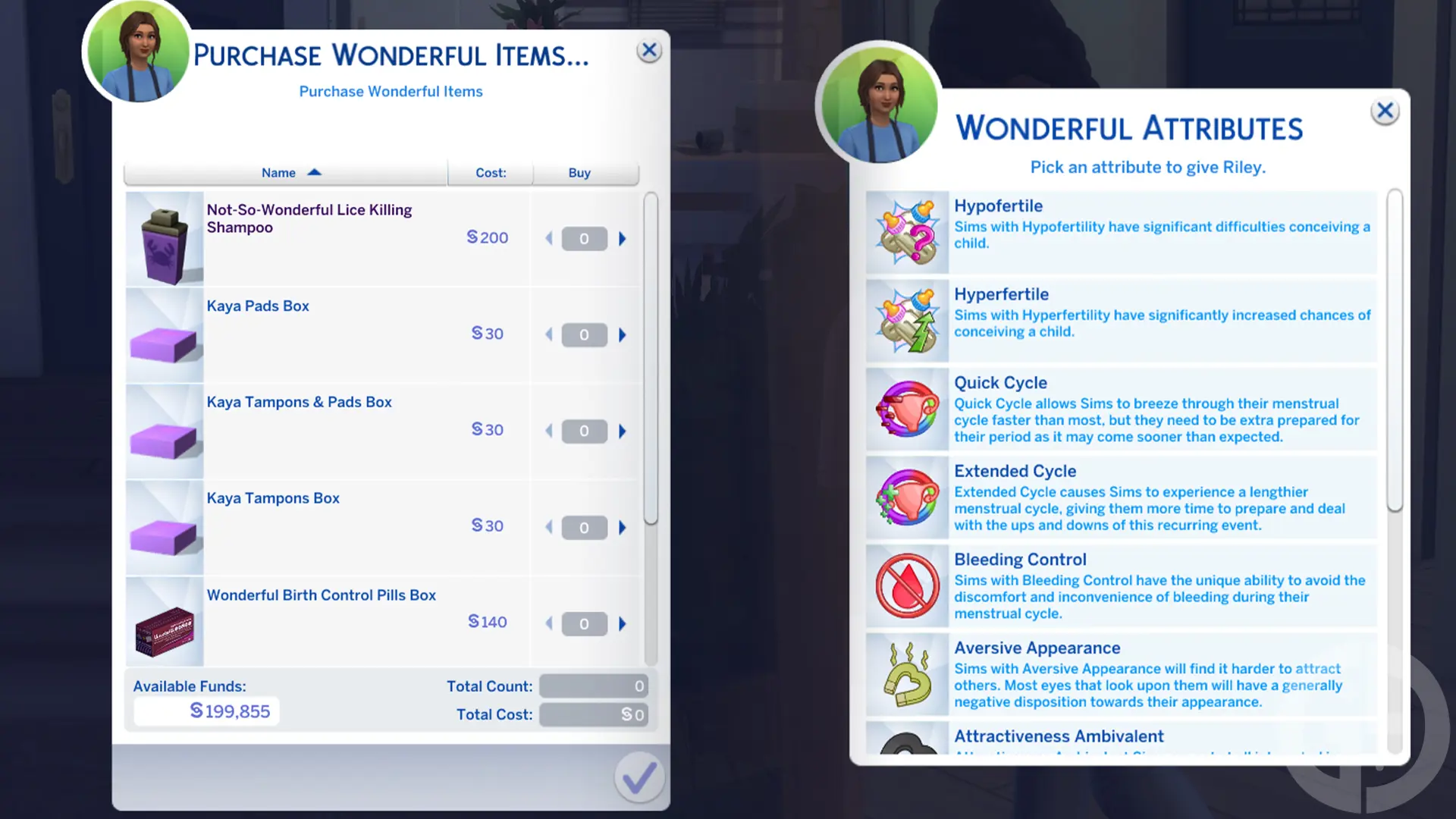The image size is (1456, 819).
Task: Toggle the Name column sort order
Action: click(290, 172)
